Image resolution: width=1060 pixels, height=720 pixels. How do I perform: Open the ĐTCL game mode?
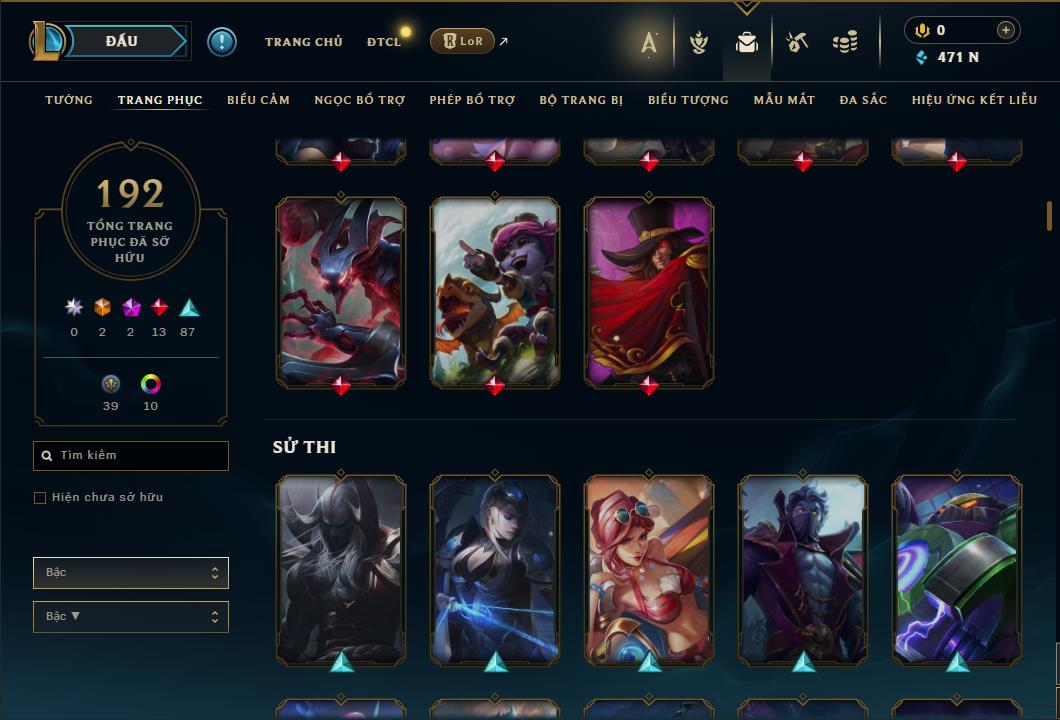pyautogui.click(x=383, y=42)
